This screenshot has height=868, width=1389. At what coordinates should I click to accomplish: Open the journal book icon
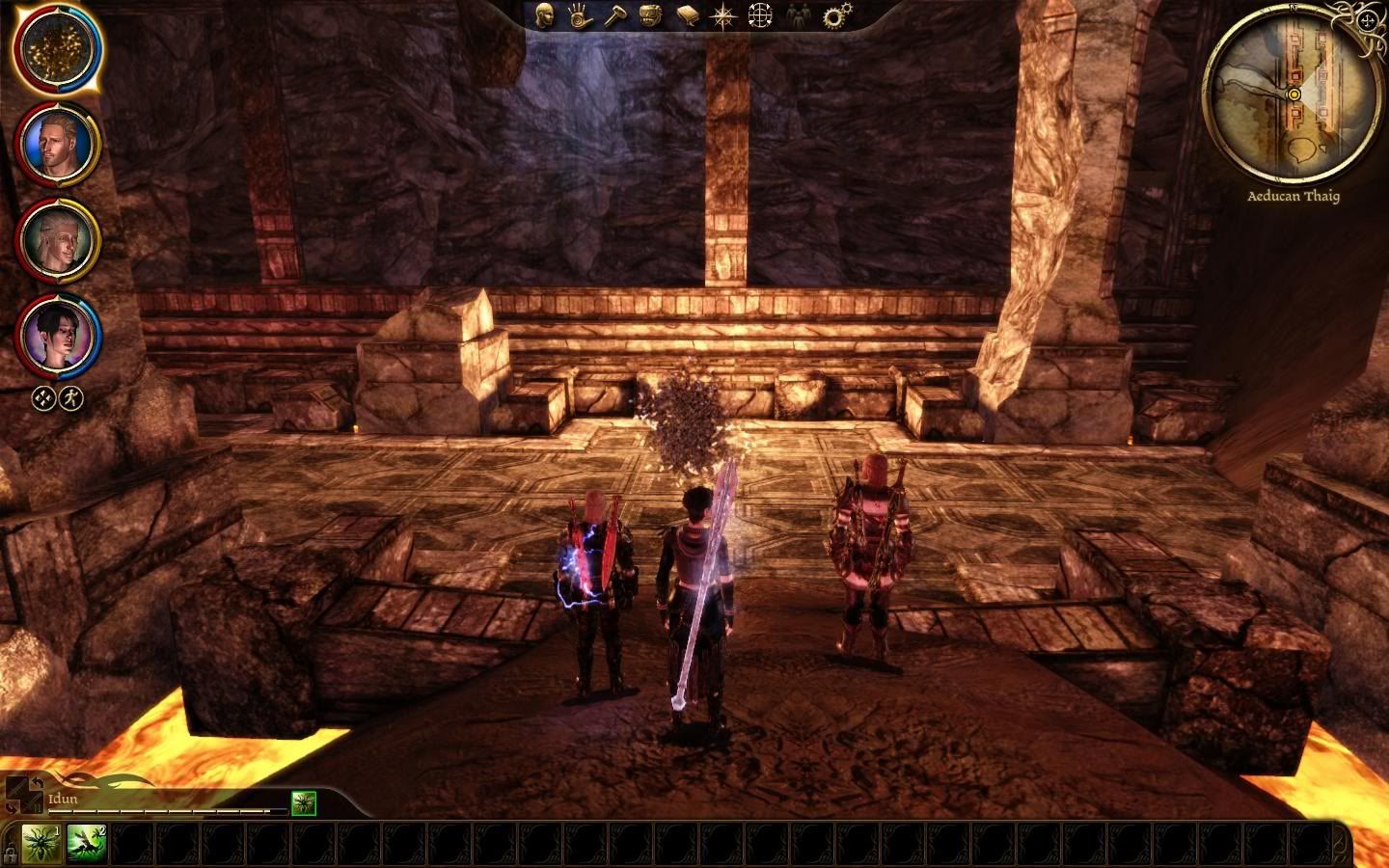[x=687, y=16]
